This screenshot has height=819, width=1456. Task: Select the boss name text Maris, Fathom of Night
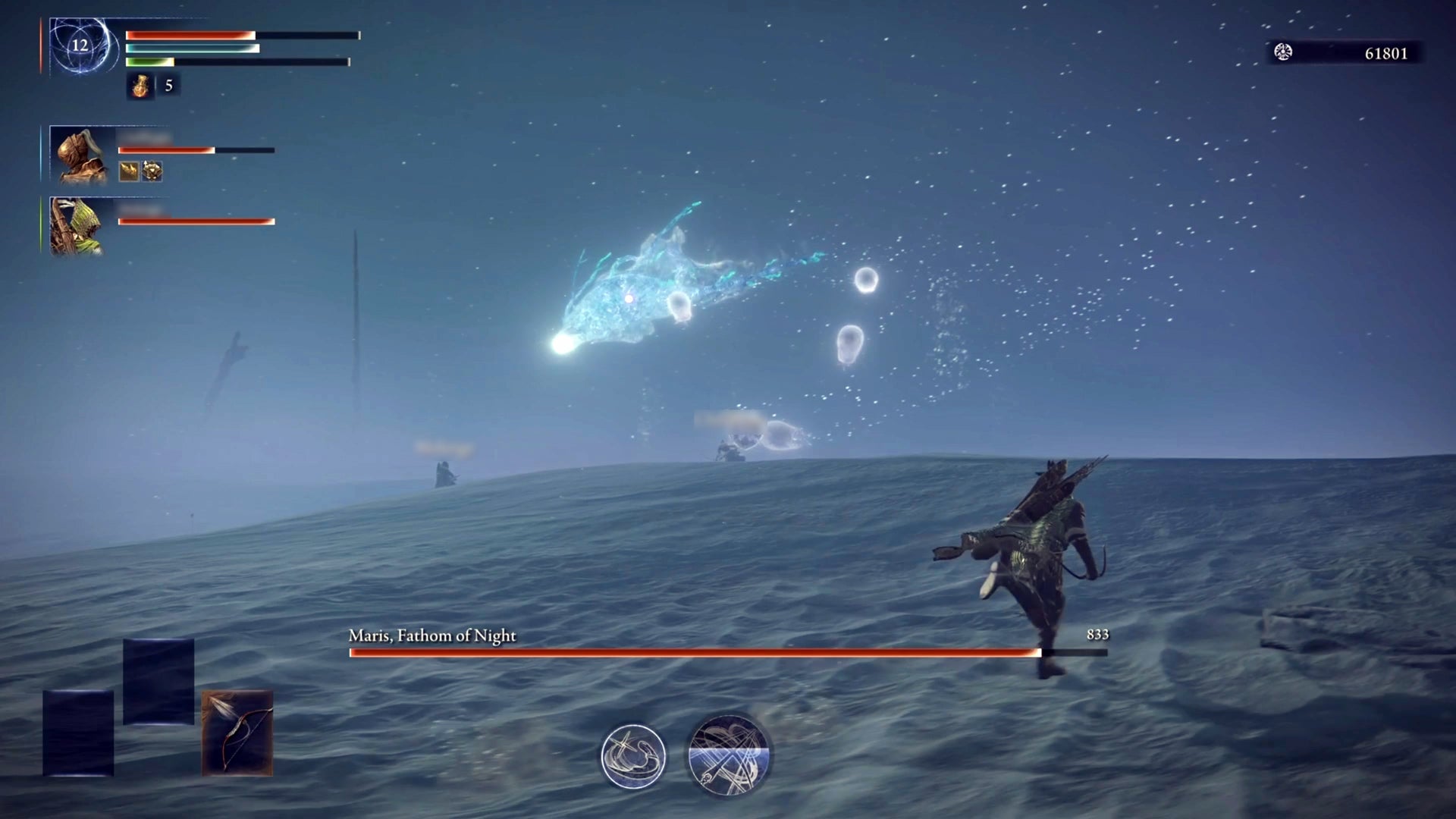pyautogui.click(x=431, y=635)
